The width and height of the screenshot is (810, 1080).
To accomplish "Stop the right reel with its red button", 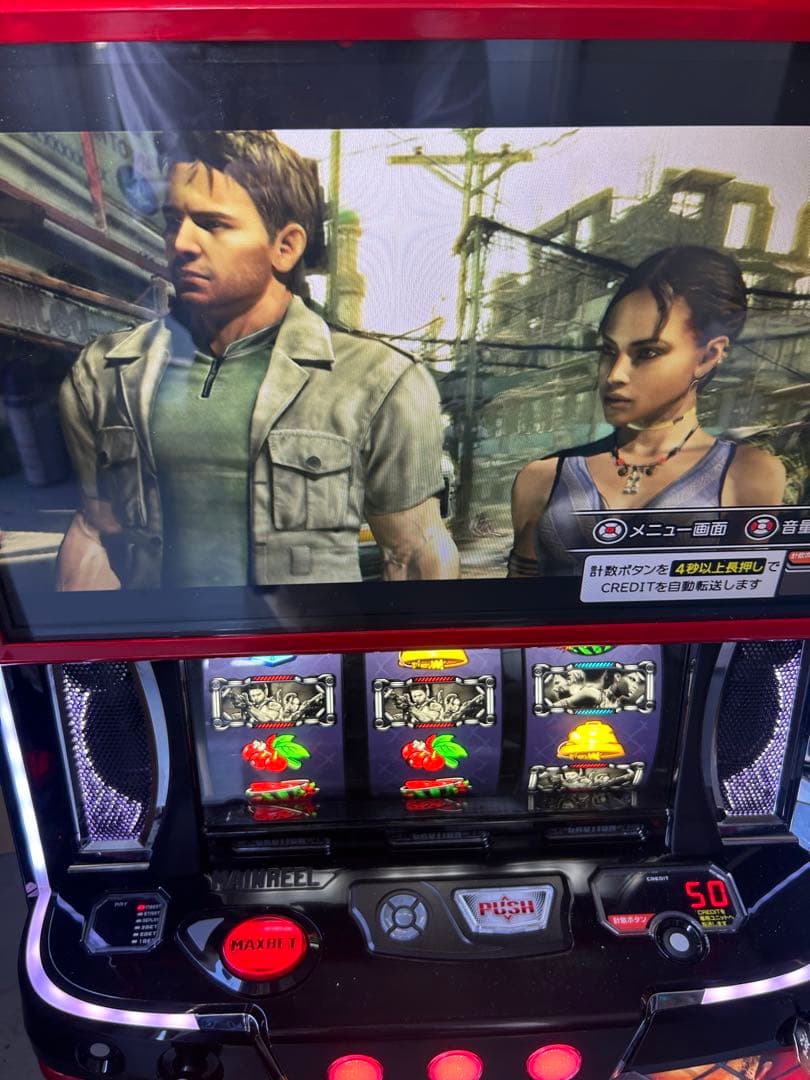I will click(x=553, y=1062).
